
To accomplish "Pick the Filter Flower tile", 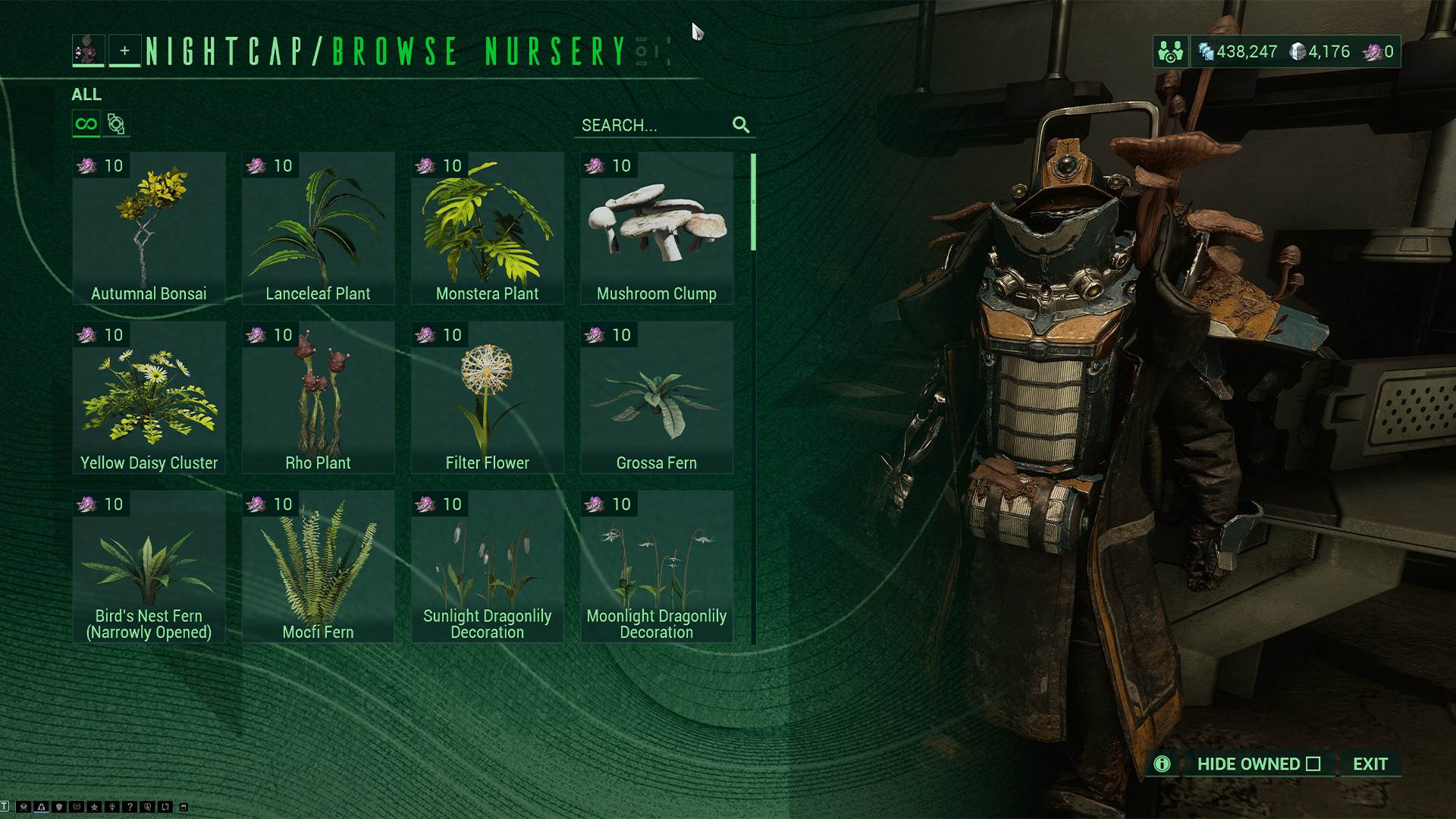I will point(487,397).
